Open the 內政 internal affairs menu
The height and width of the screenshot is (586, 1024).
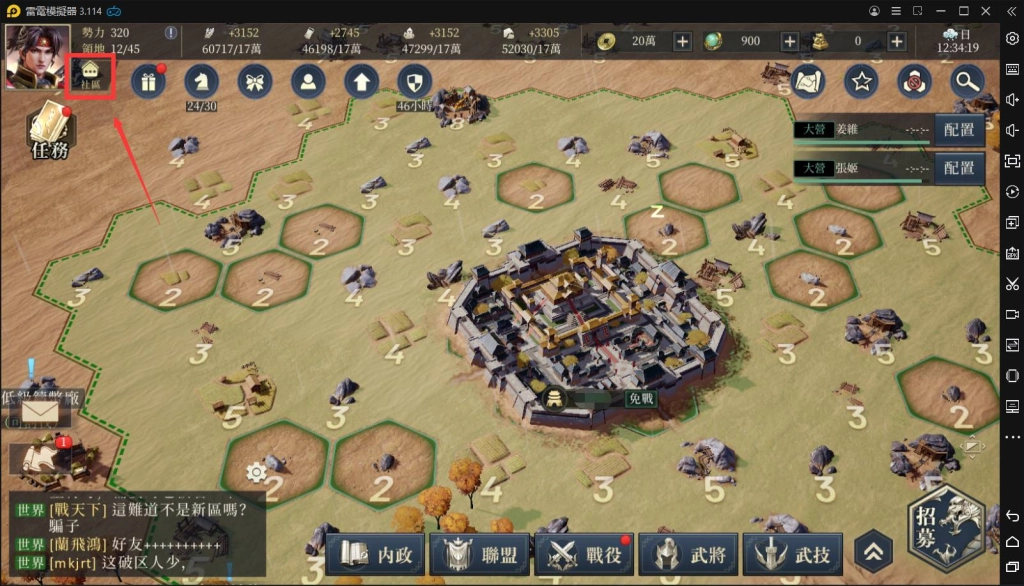point(374,555)
